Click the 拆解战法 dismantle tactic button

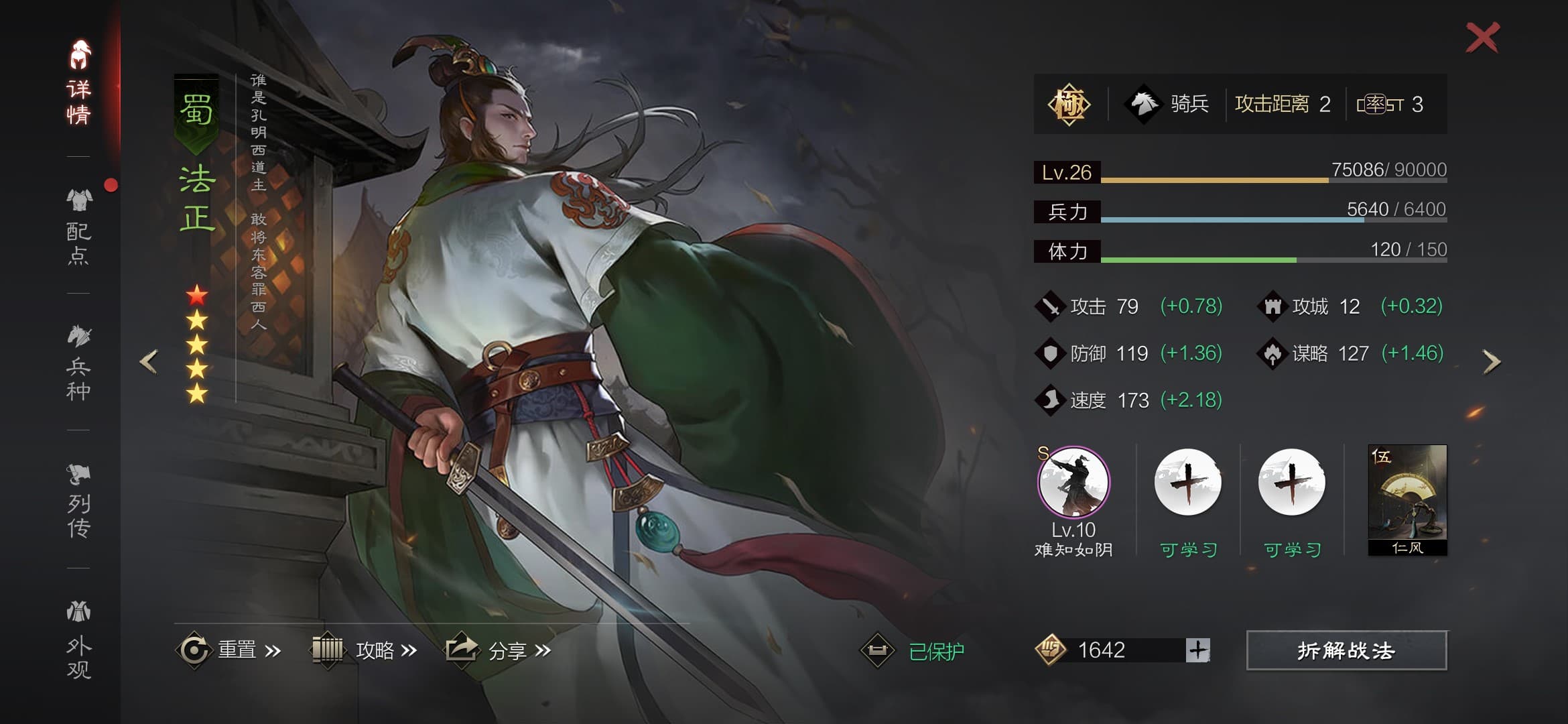1346,650
